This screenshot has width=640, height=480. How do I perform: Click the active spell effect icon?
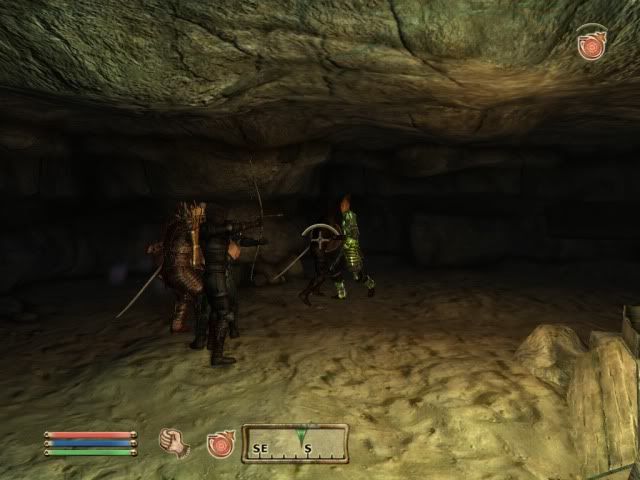[x=591, y=45]
